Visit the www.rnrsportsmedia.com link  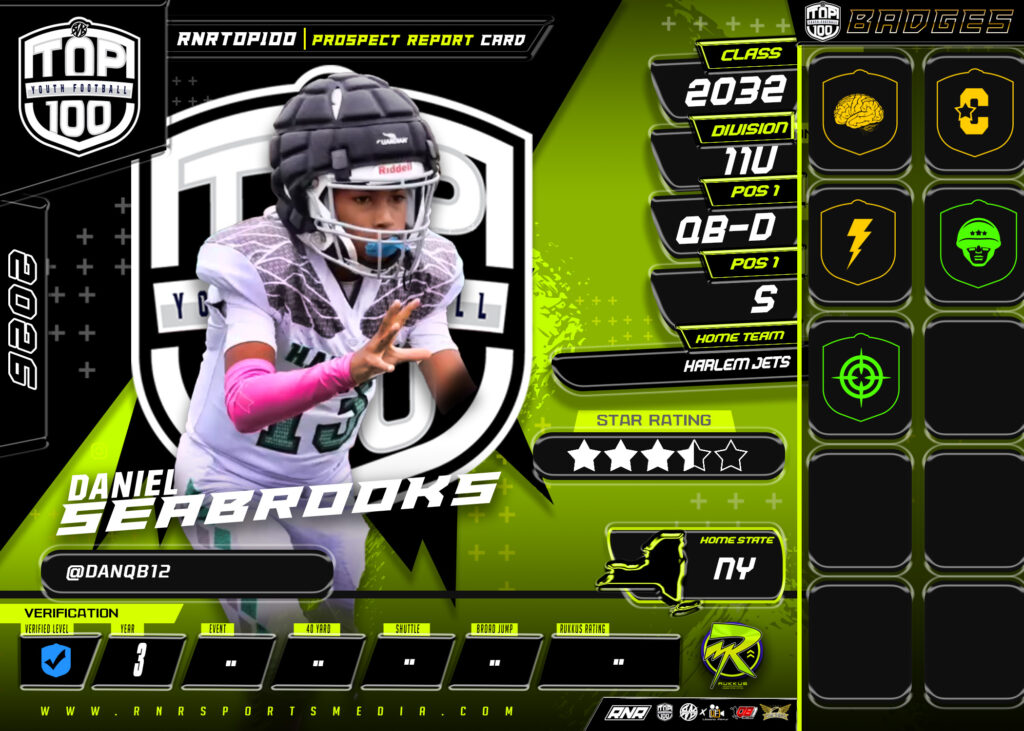coord(279,711)
